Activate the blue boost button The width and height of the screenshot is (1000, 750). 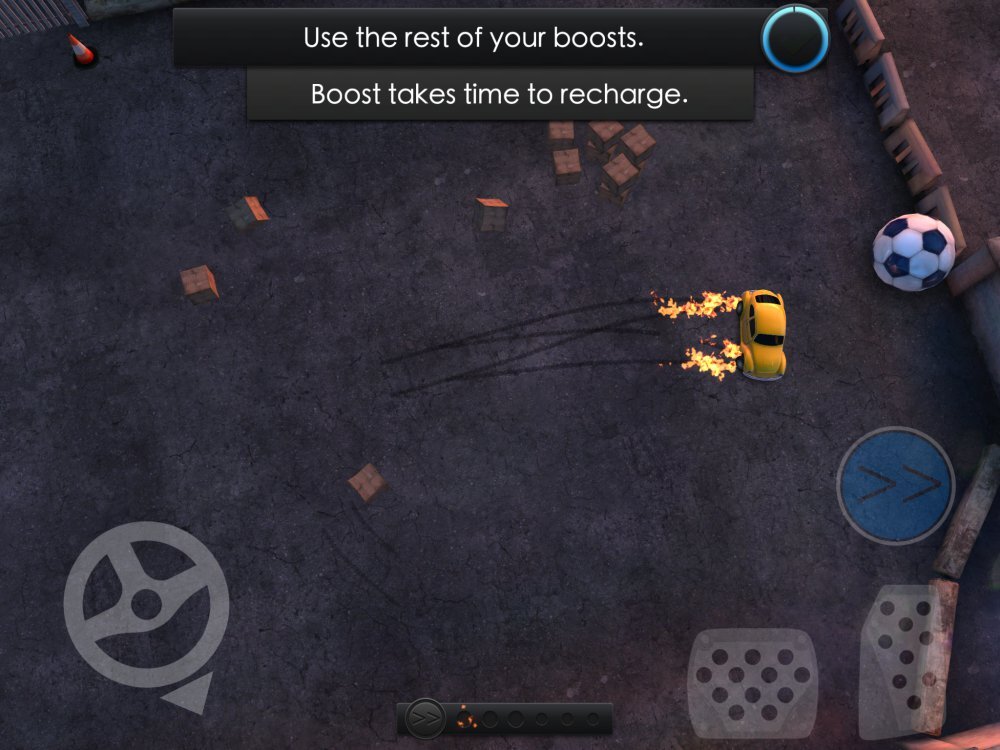(895, 486)
